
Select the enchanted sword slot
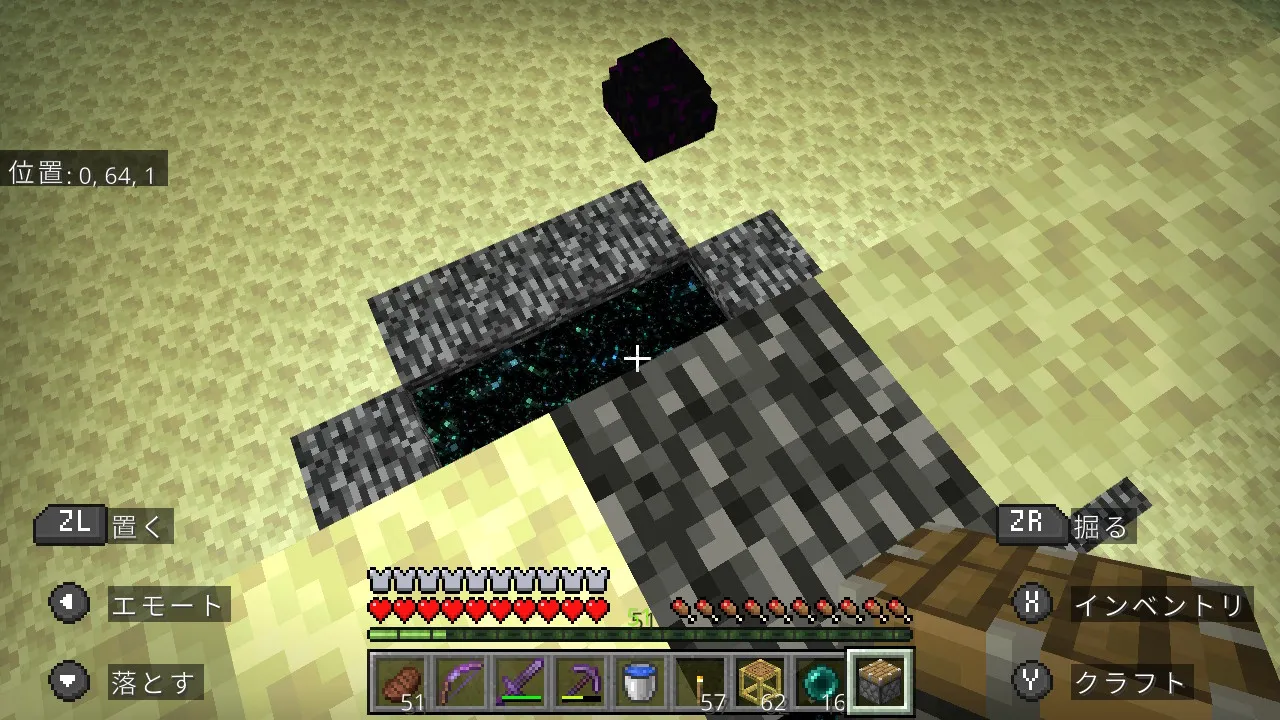pos(520,682)
